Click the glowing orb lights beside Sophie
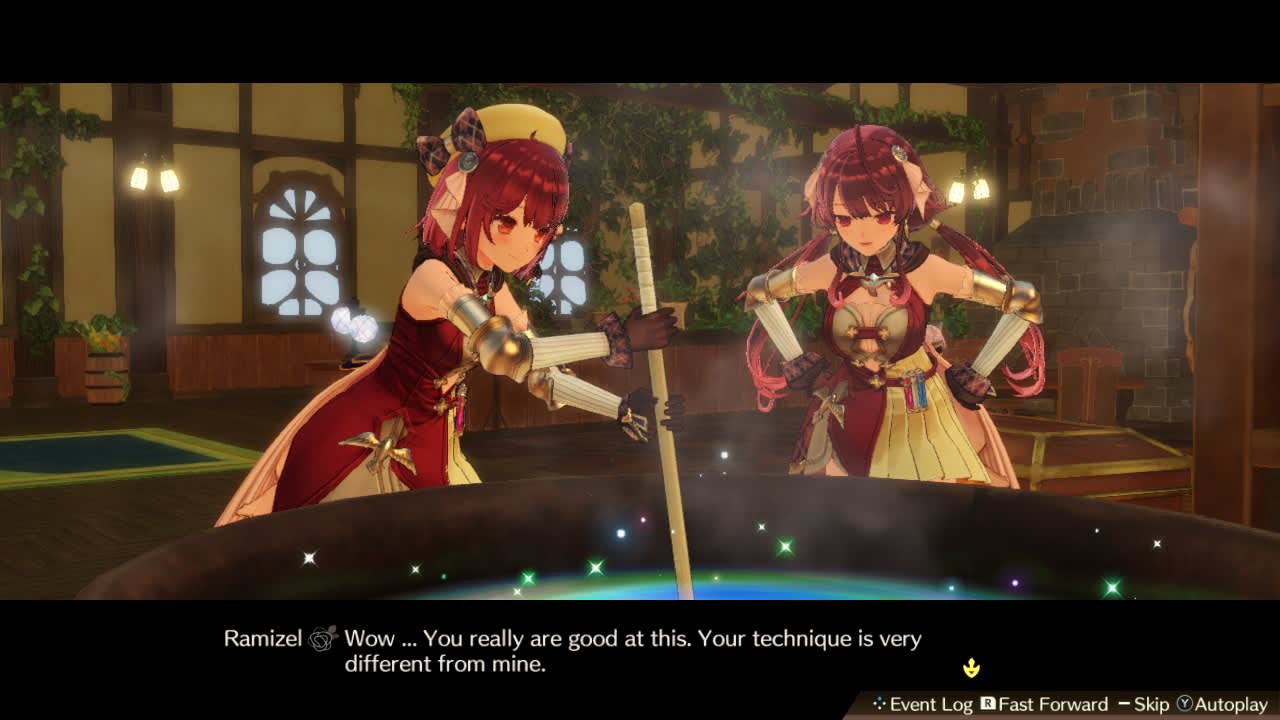The height and width of the screenshot is (720, 1280). coord(355,325)
